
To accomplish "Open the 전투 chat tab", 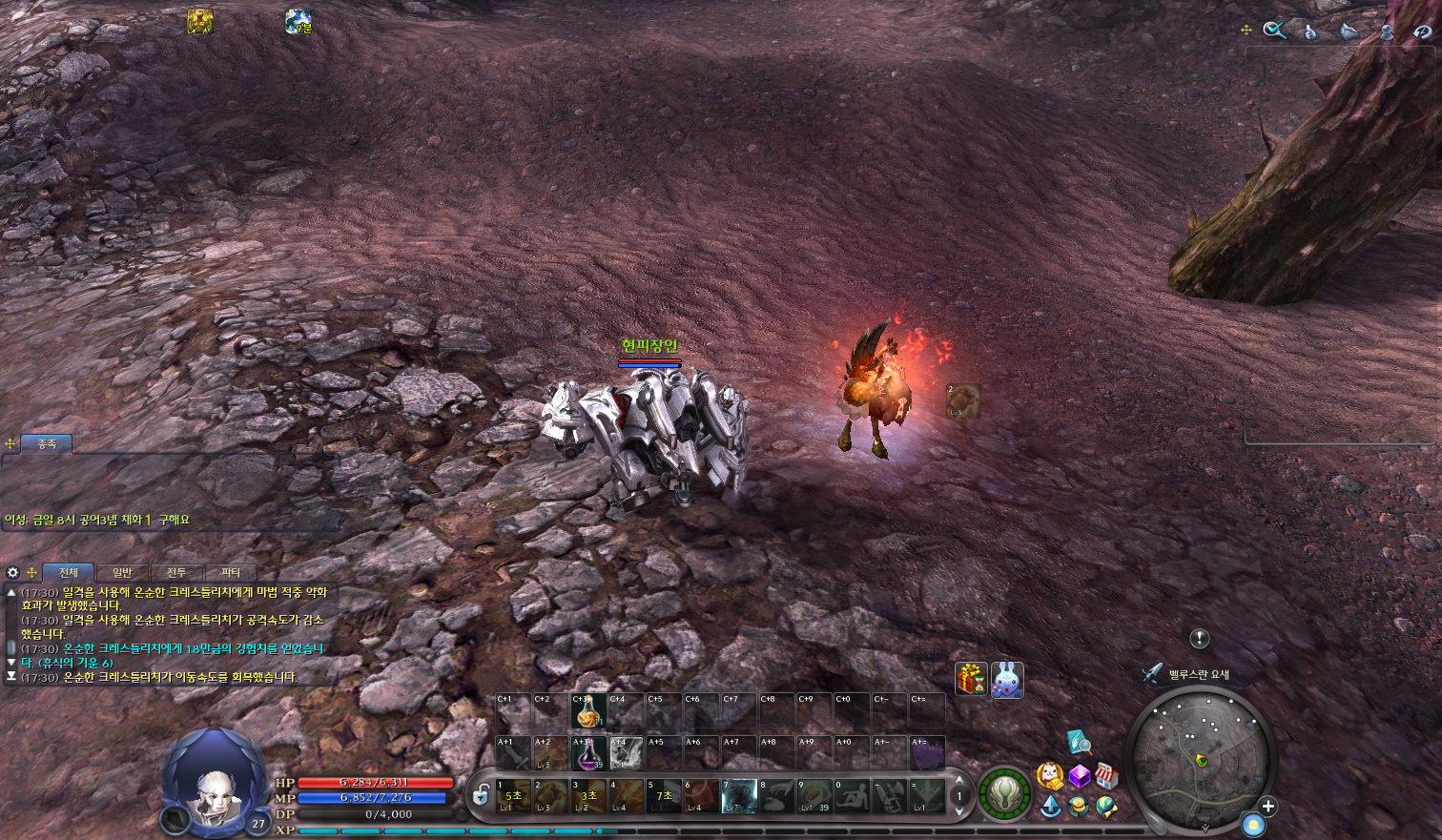I will 176,573.
